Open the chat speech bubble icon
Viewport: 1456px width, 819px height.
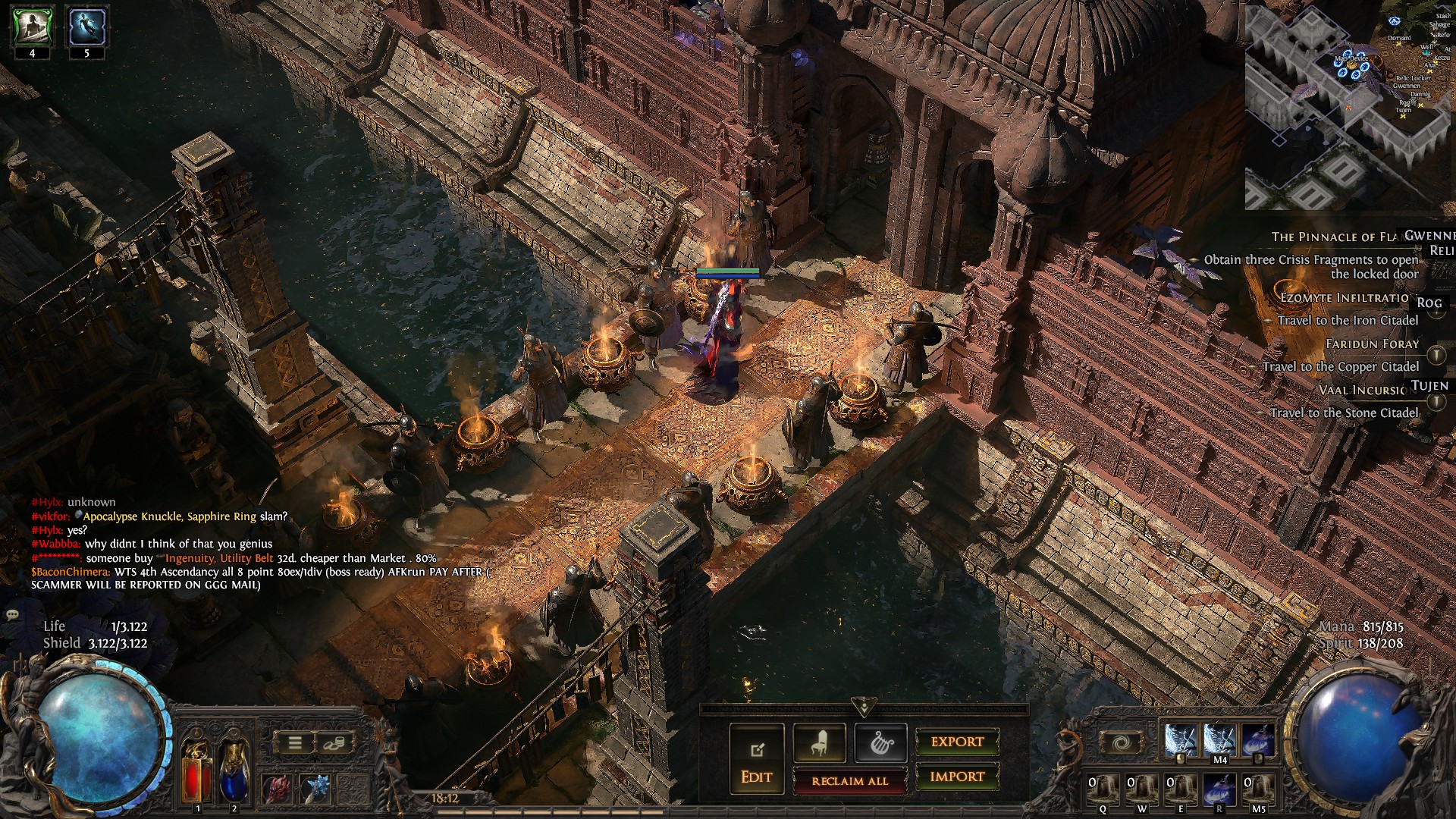coord(12,615)
